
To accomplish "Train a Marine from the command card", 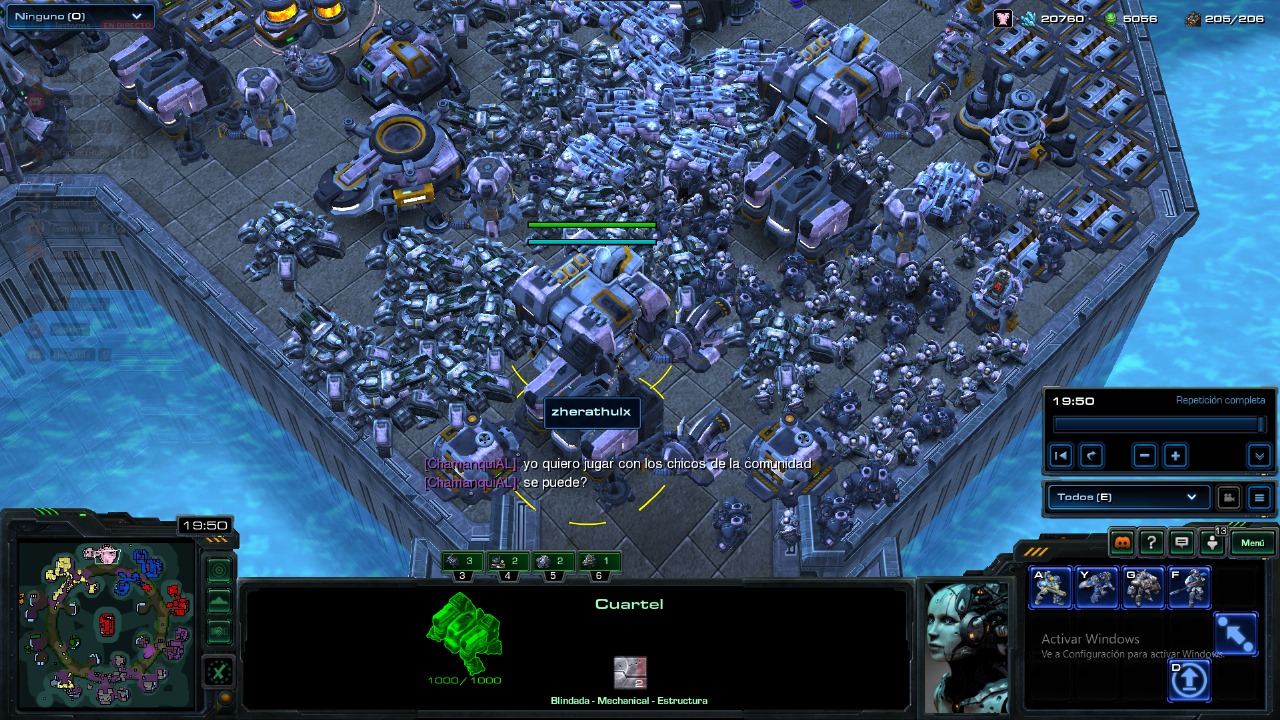I will click(1051, 588).
